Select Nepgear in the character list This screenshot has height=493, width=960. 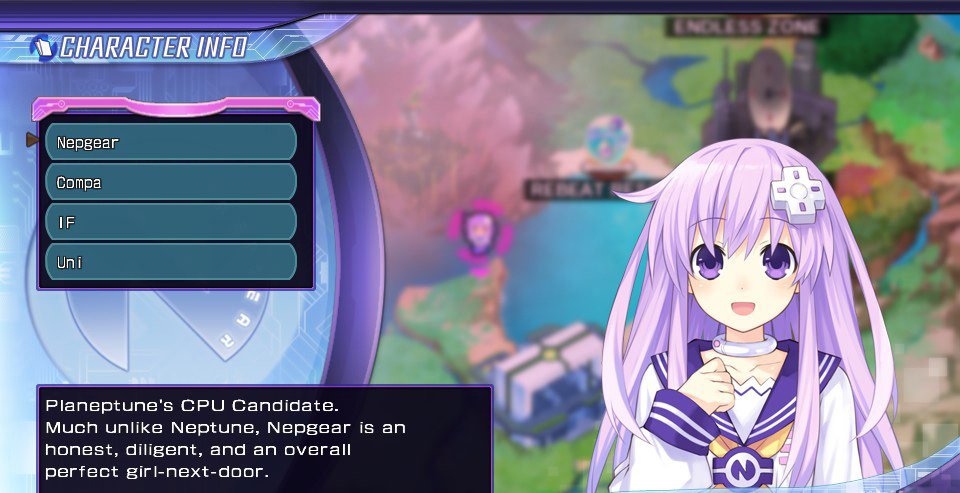[x=171, y=142]
